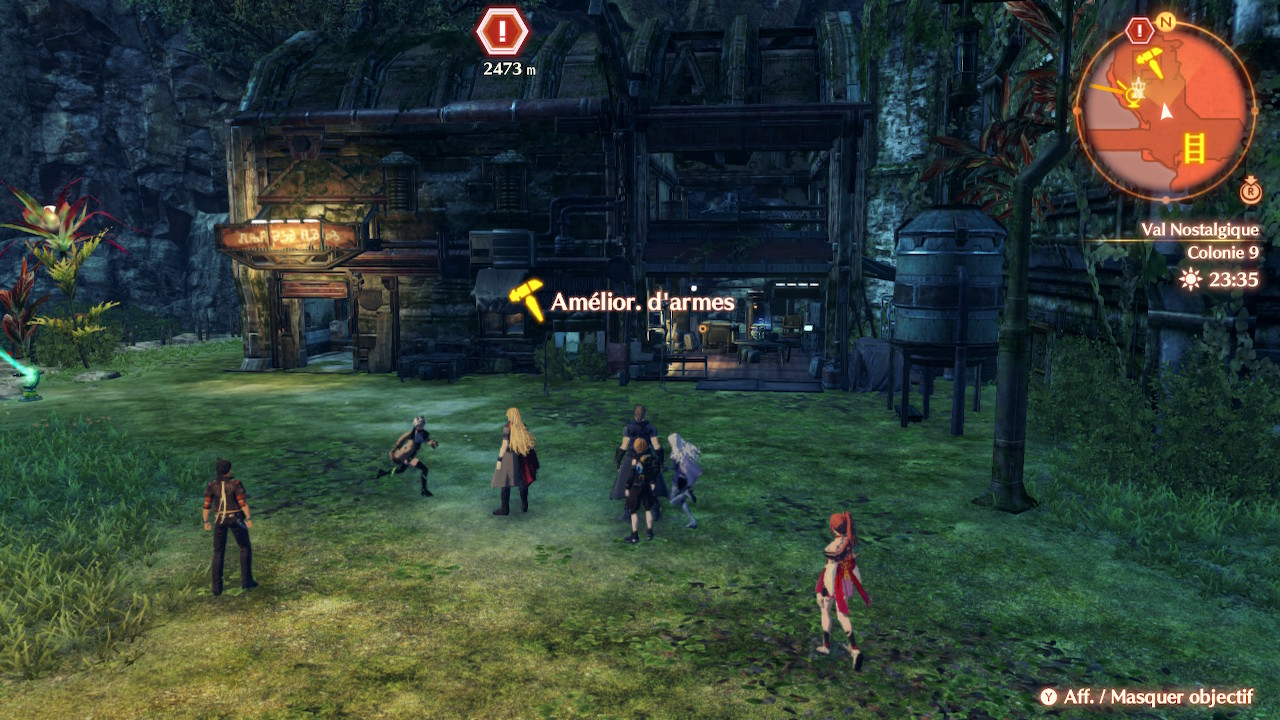Select the ladder icon on the minimap
The width and height of the screenshot is (1280, 720).
pos(1193,147)
